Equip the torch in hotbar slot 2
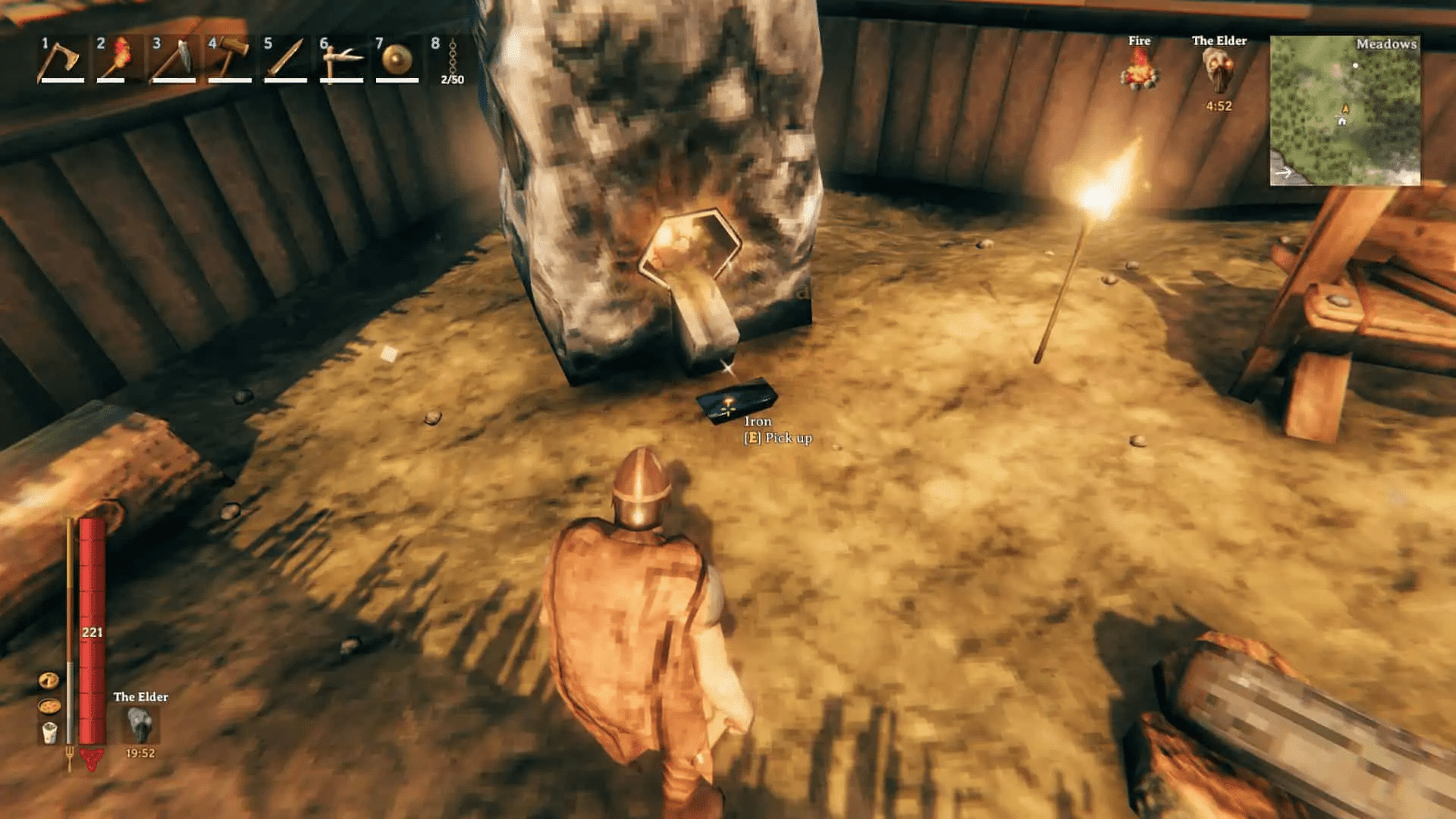The height and width of the screenshot is (819, 1456). tap(119, 62)
